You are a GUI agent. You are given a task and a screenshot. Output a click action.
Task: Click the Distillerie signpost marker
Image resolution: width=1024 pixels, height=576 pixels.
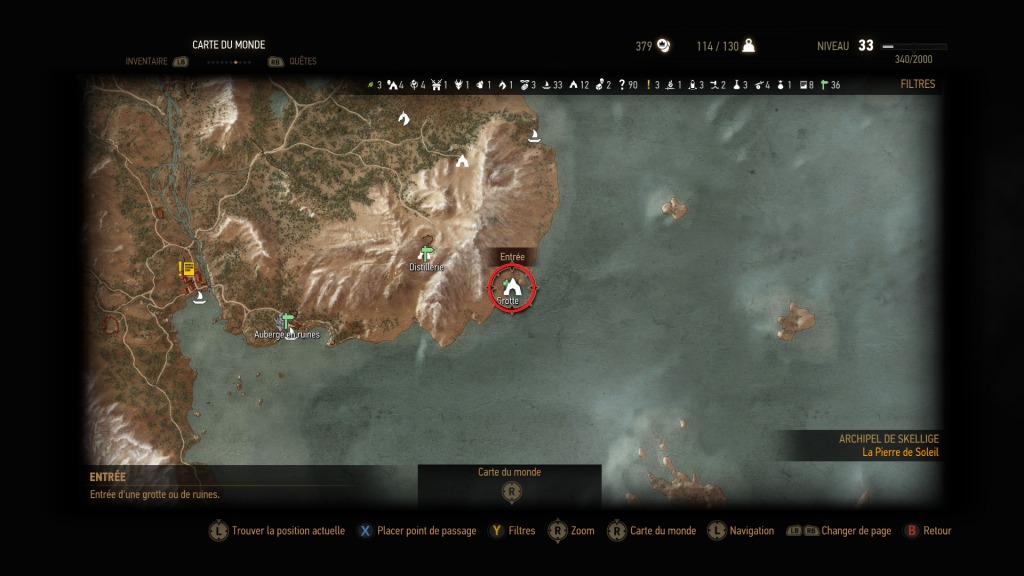(x=427, y=254)
